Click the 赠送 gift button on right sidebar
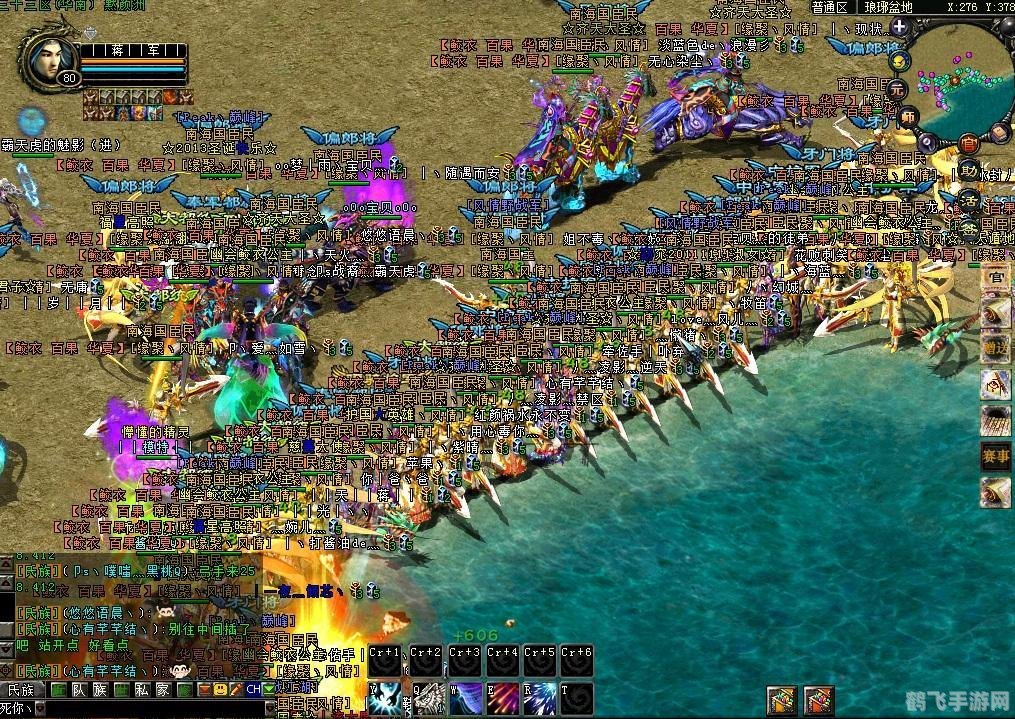The image size is (1015, 719). (994, 347)
